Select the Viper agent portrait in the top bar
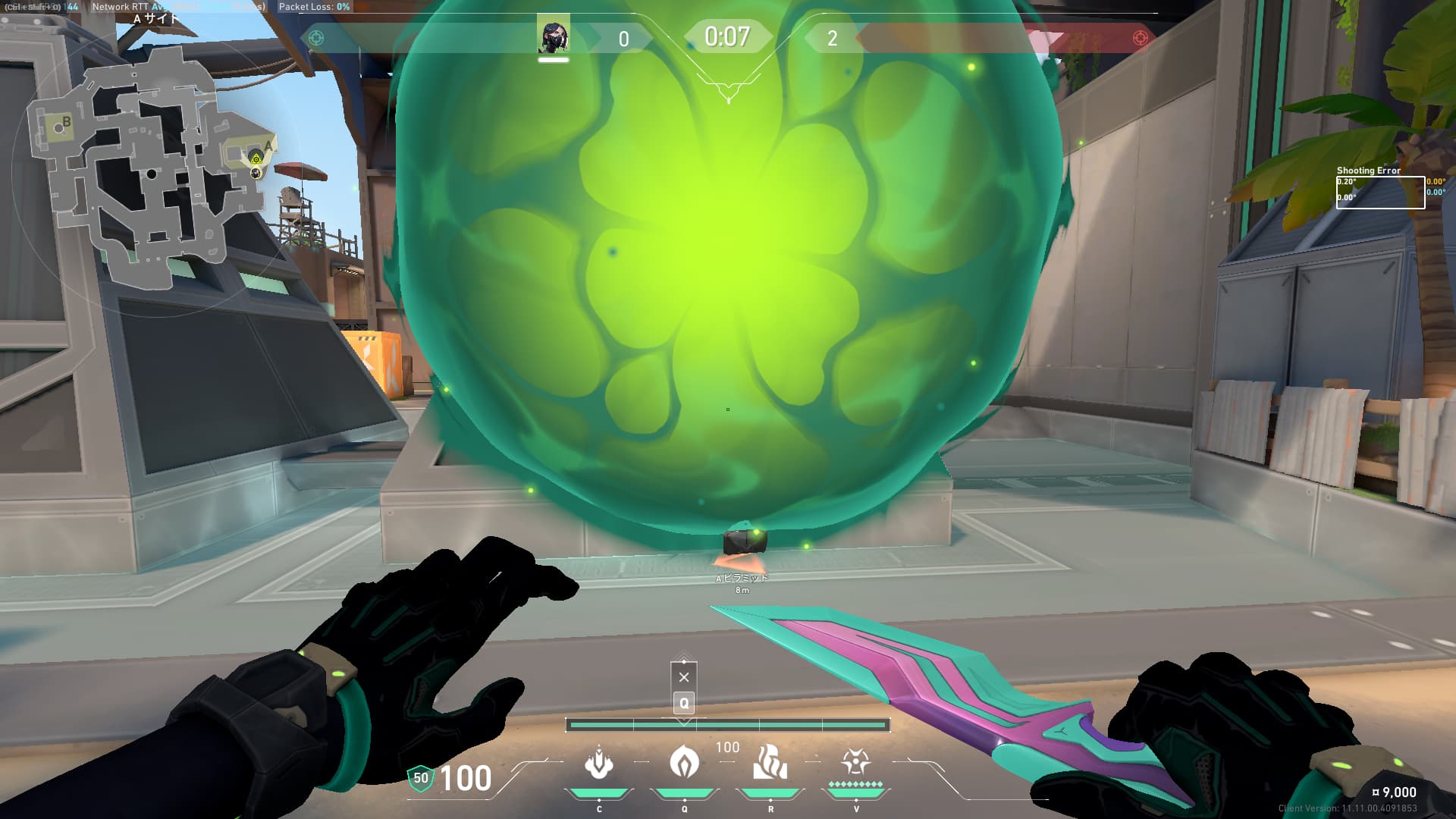 554,36
